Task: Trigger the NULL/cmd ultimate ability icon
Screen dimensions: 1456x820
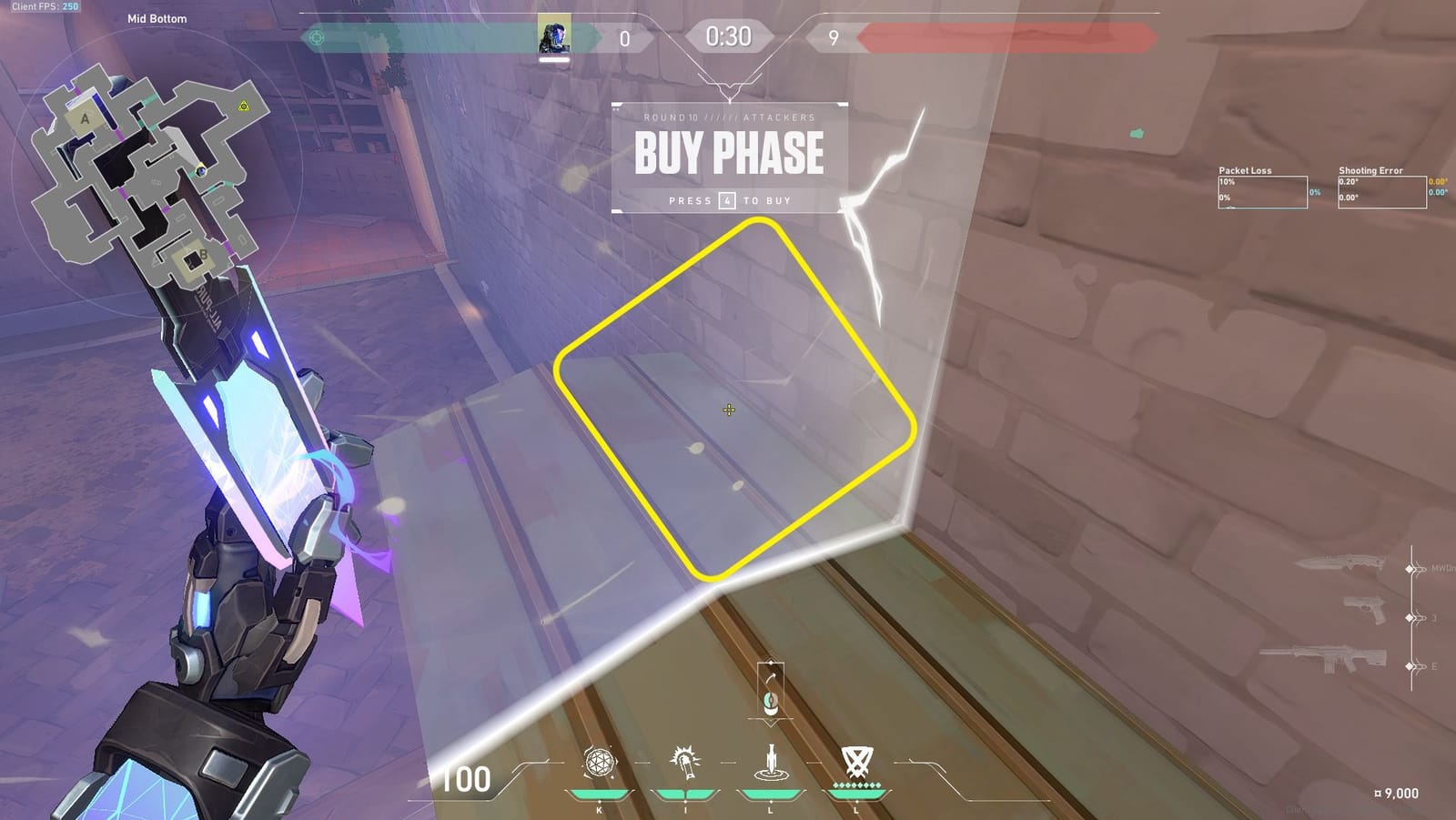Action: (855, 764)
